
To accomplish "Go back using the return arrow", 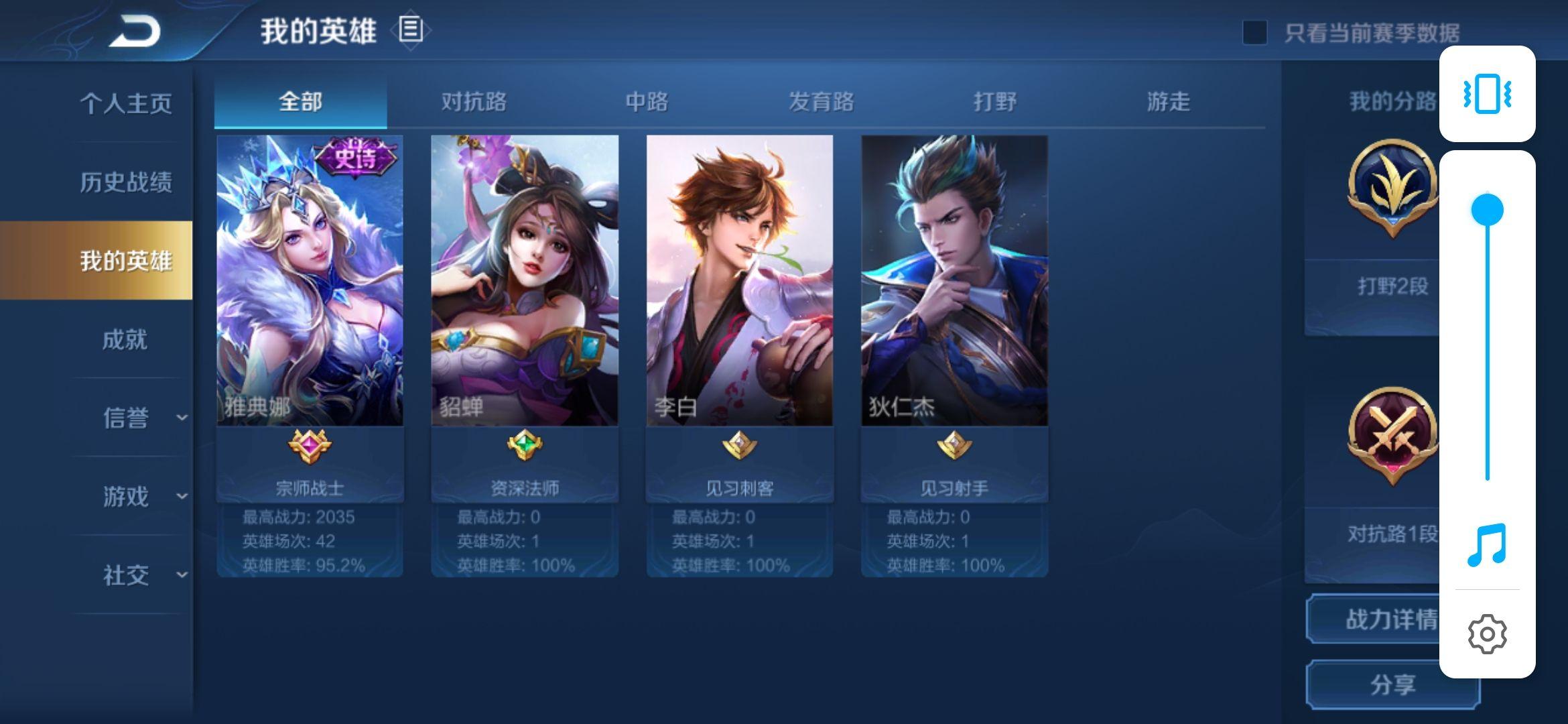I will click(135, 32).
